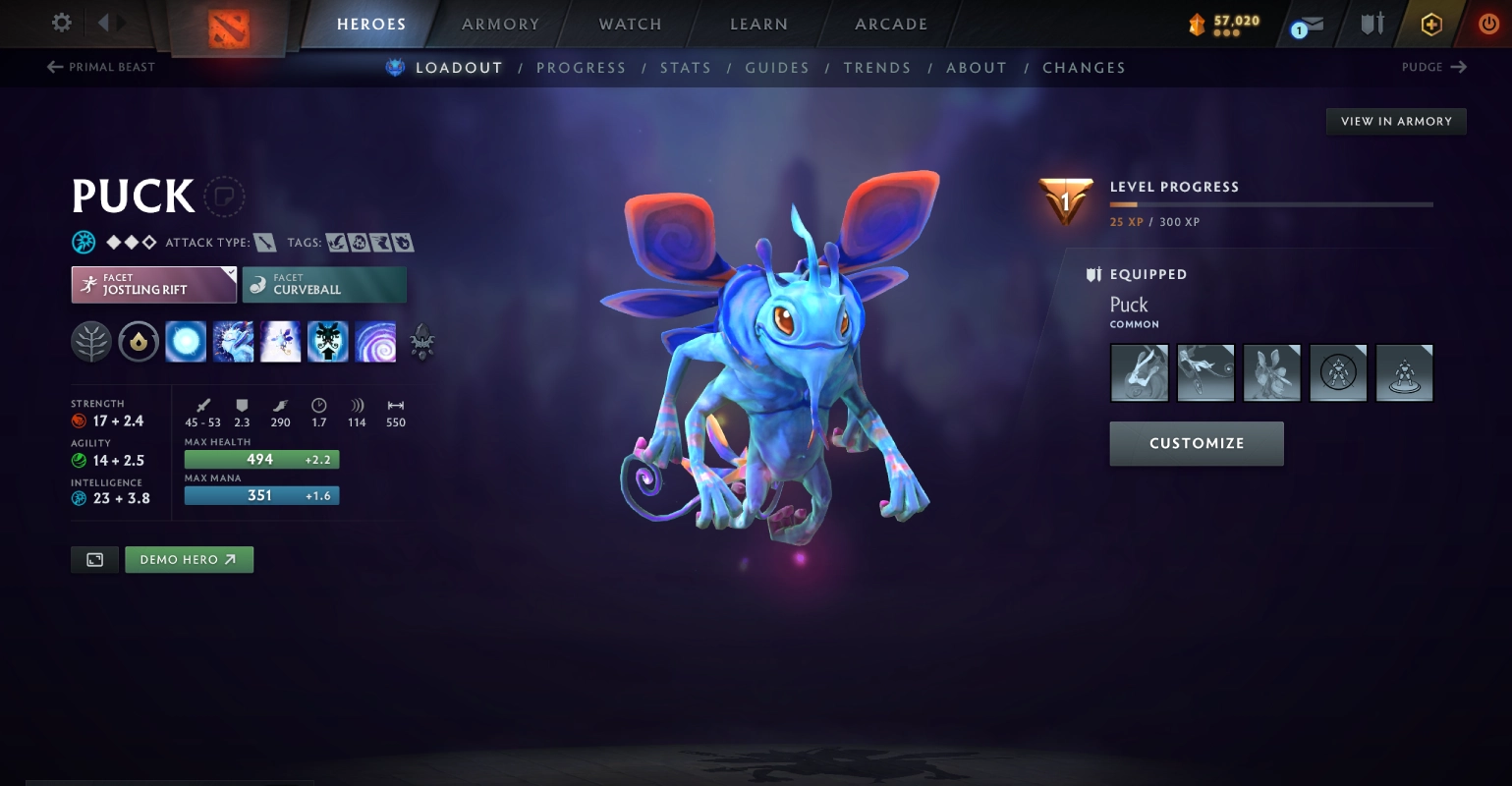Go to the Learn tab
Viewport: 1512px width, 786px height.
[x=758, y=24]
